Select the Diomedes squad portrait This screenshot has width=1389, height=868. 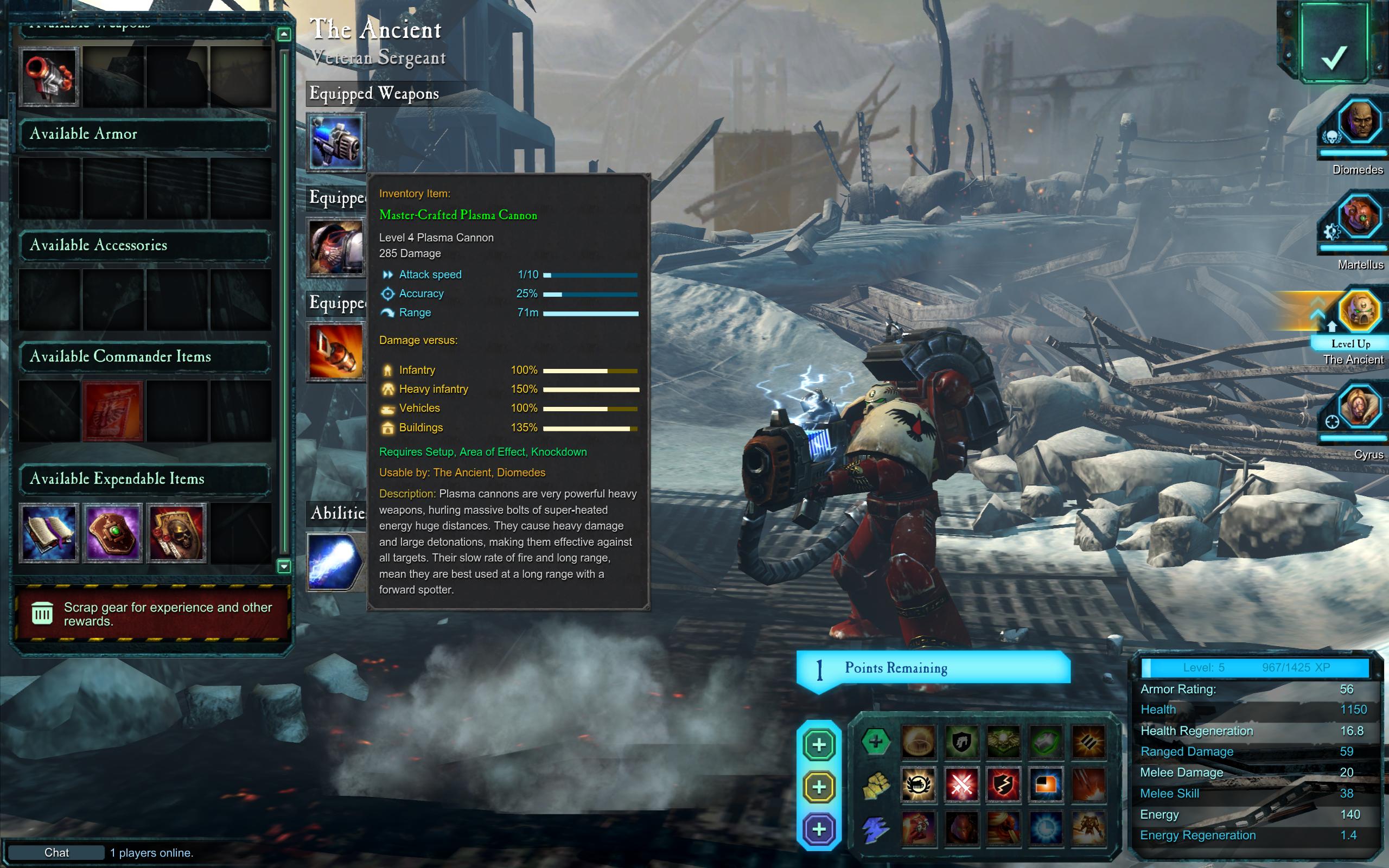click(1359, 122)
